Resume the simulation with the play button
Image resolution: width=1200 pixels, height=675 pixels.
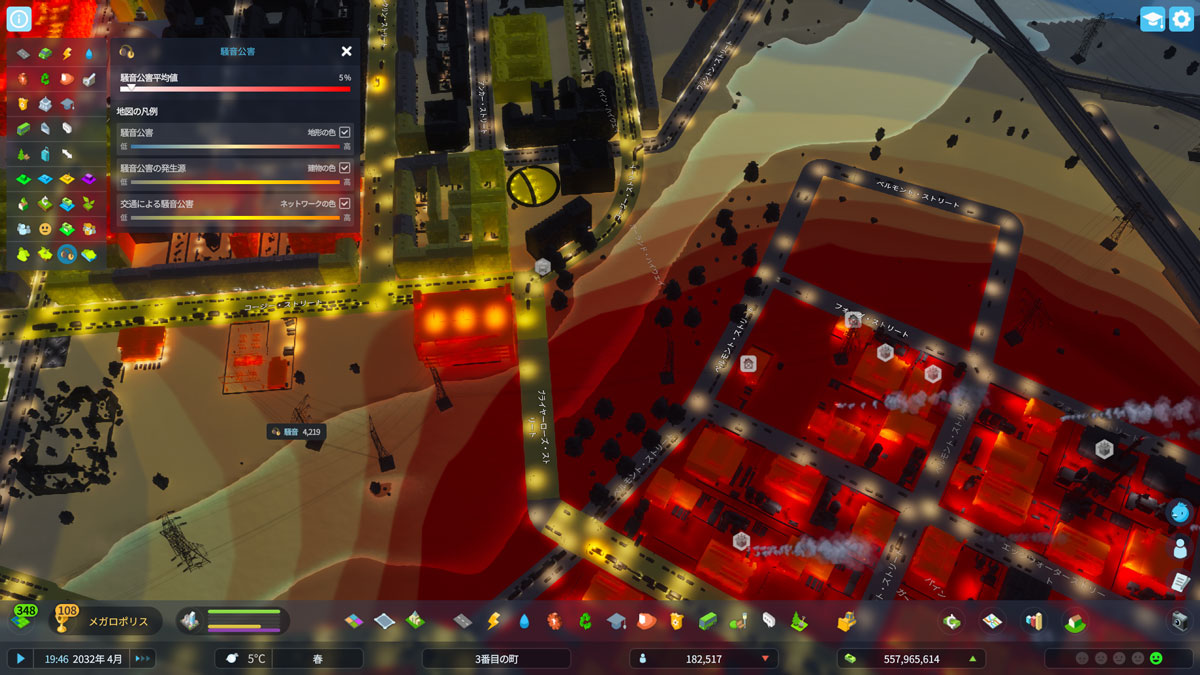click(19, 658)
